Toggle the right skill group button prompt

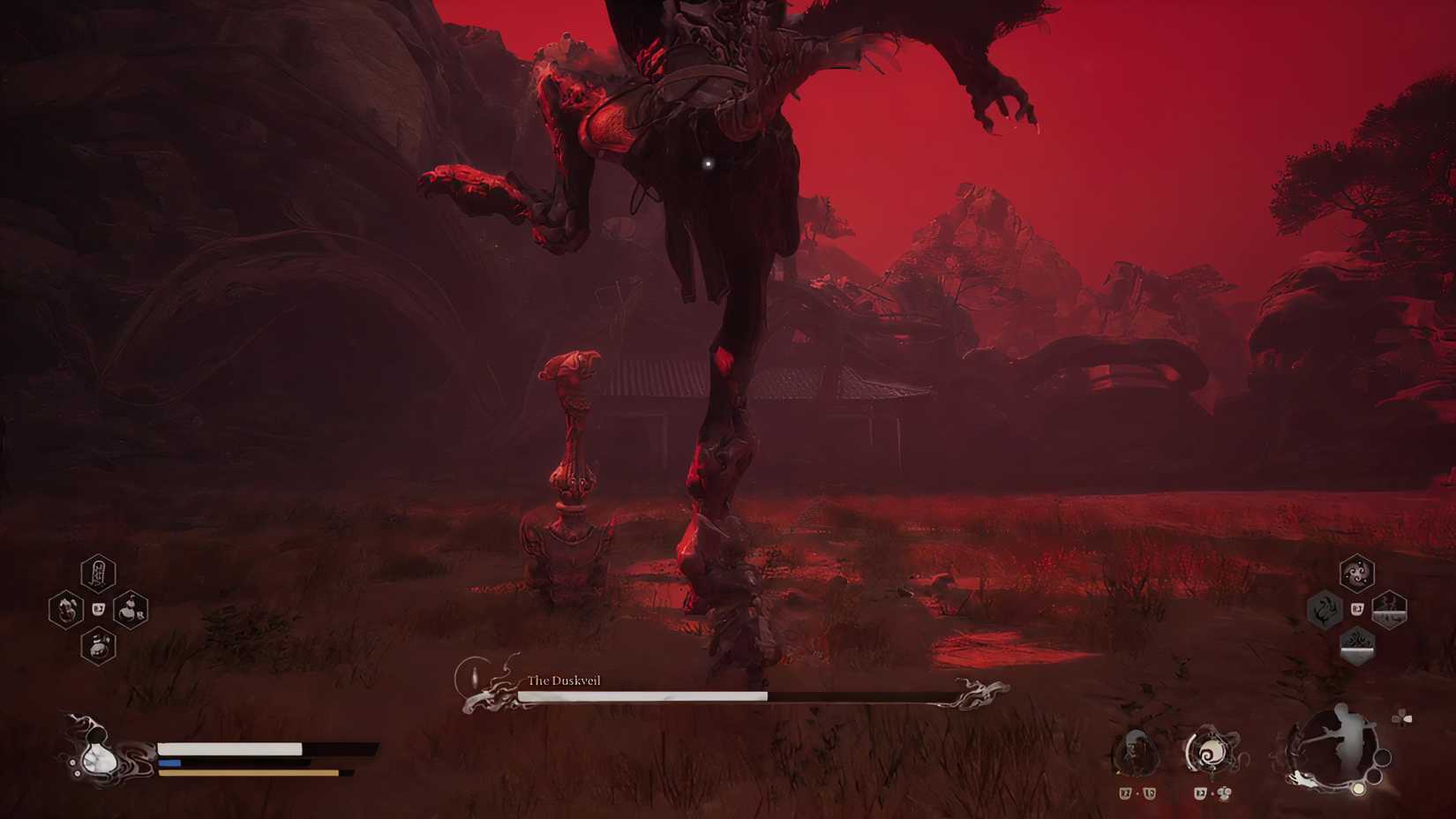coord(1357,609)
